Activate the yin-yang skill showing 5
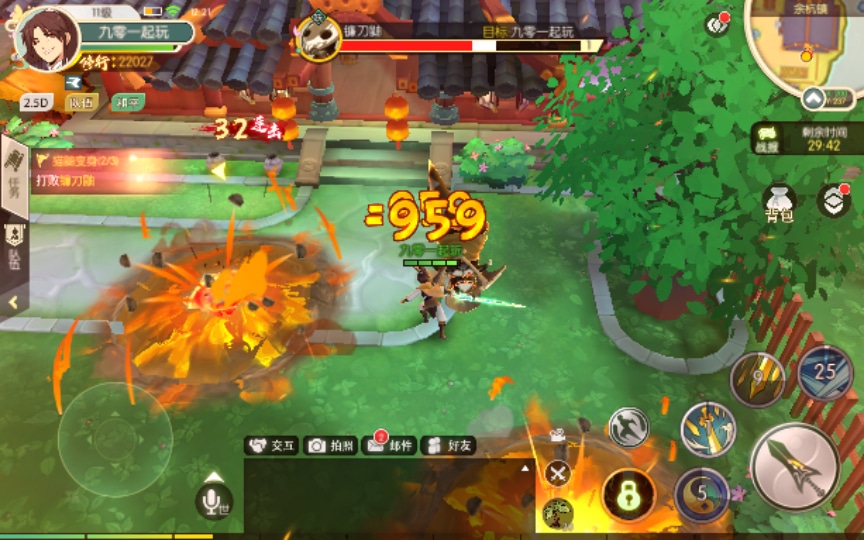Screen dimensions: 864x540 (x=702, y=495)
